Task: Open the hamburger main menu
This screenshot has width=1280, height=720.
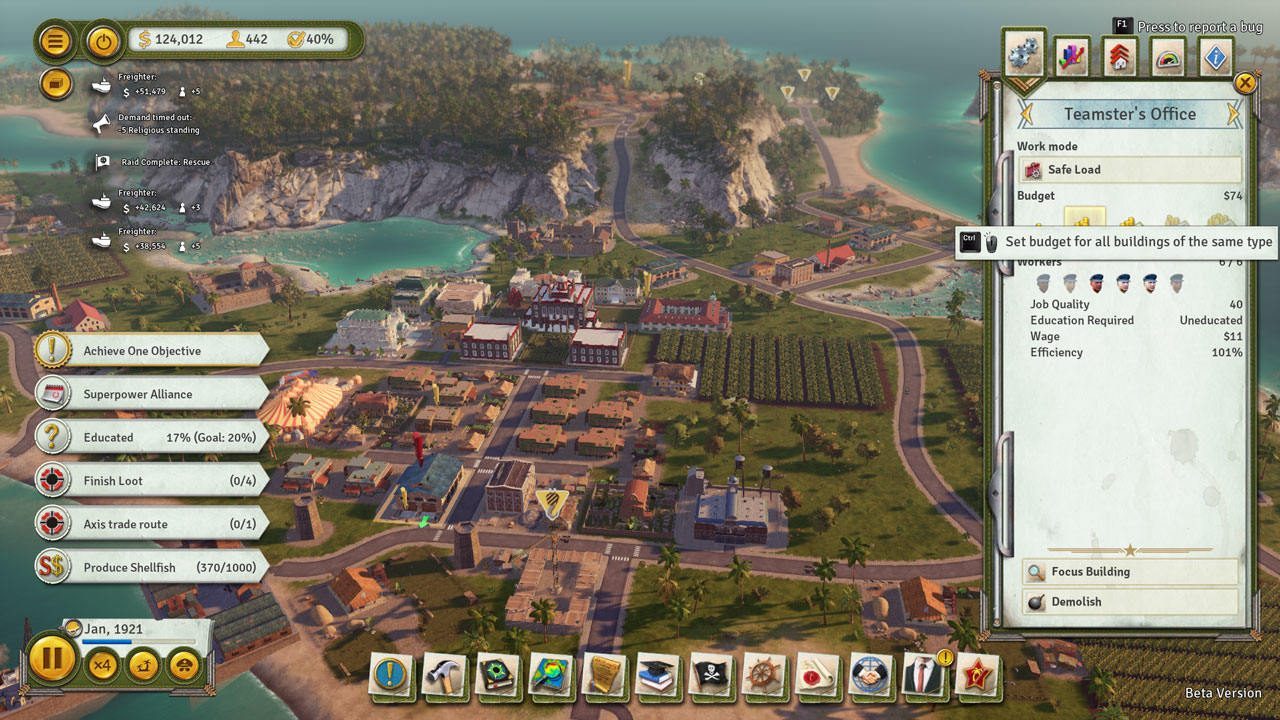Action: pyautogui.click(x=55, y=41)
